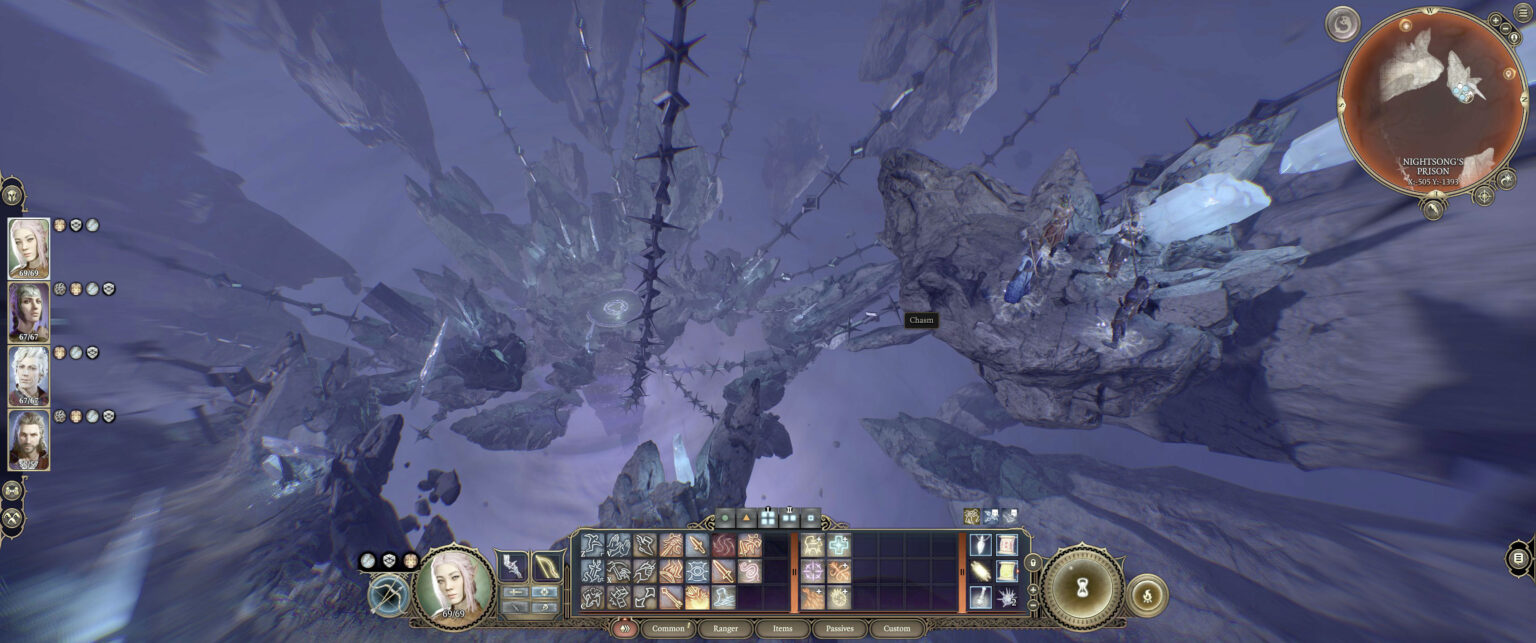Viewport: 1536px width, 643px height.
Task: Switch to the Ranger hotbar tab
Action: tap(725, 629)
